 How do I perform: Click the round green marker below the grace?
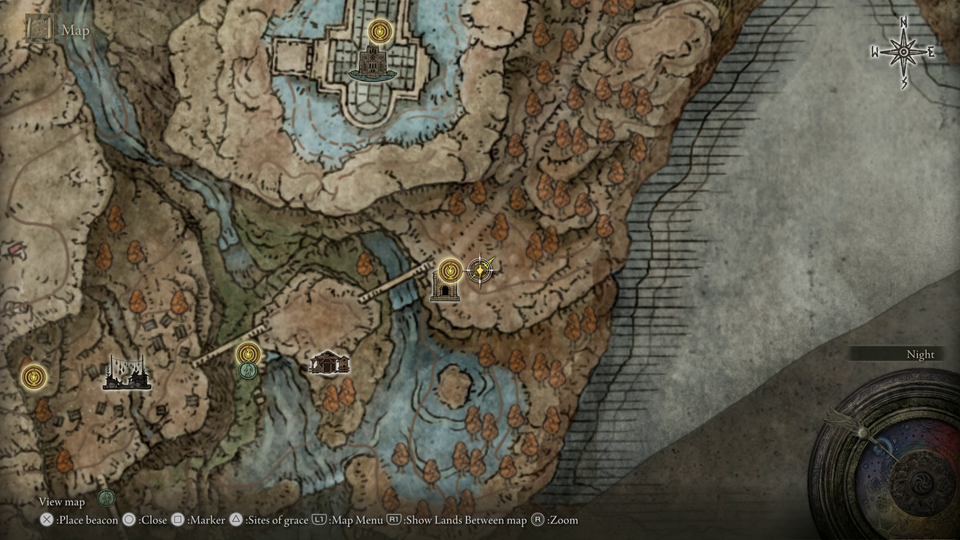tap(248, 371)
